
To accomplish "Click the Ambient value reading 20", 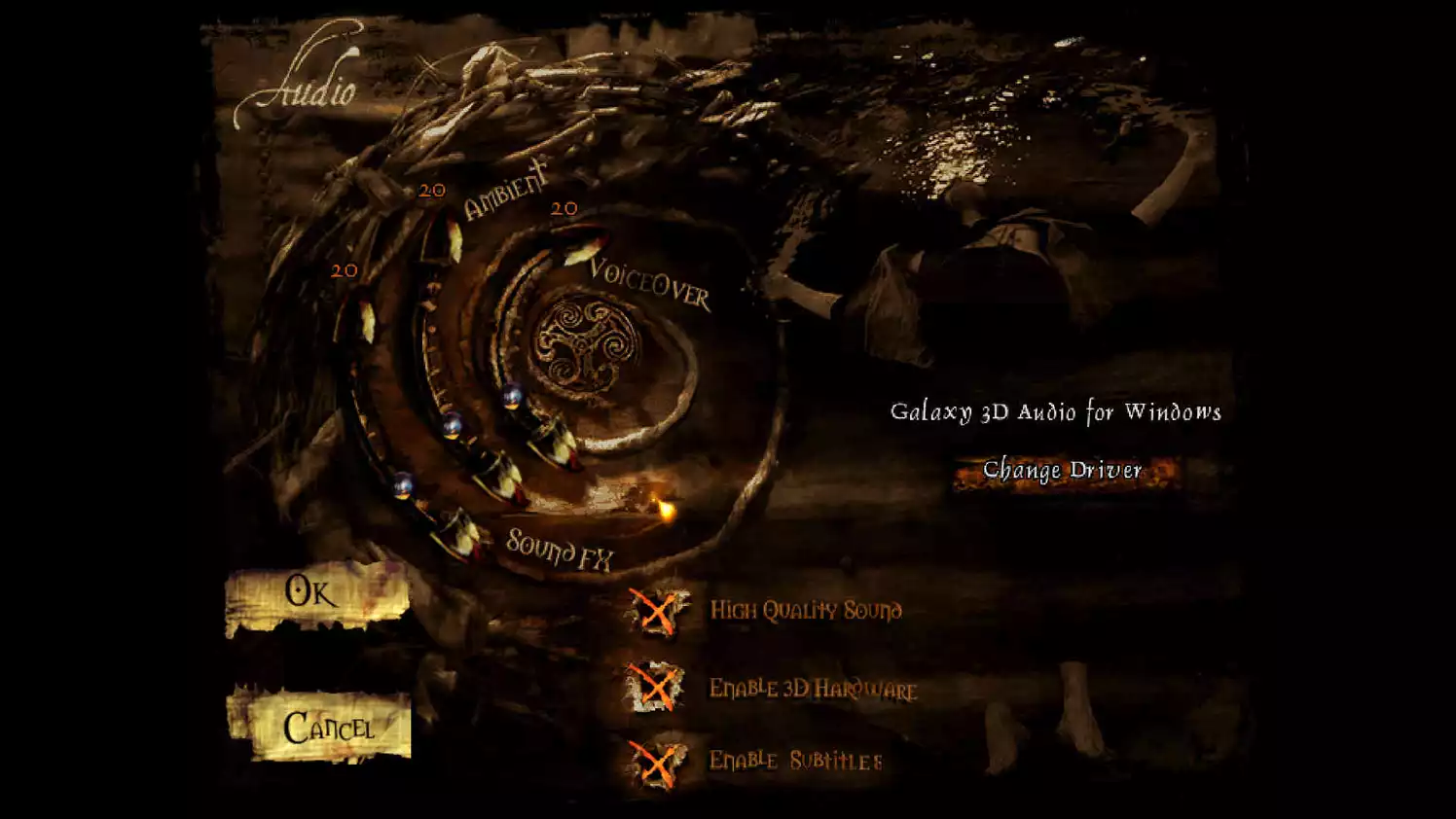I will [431, 191].
